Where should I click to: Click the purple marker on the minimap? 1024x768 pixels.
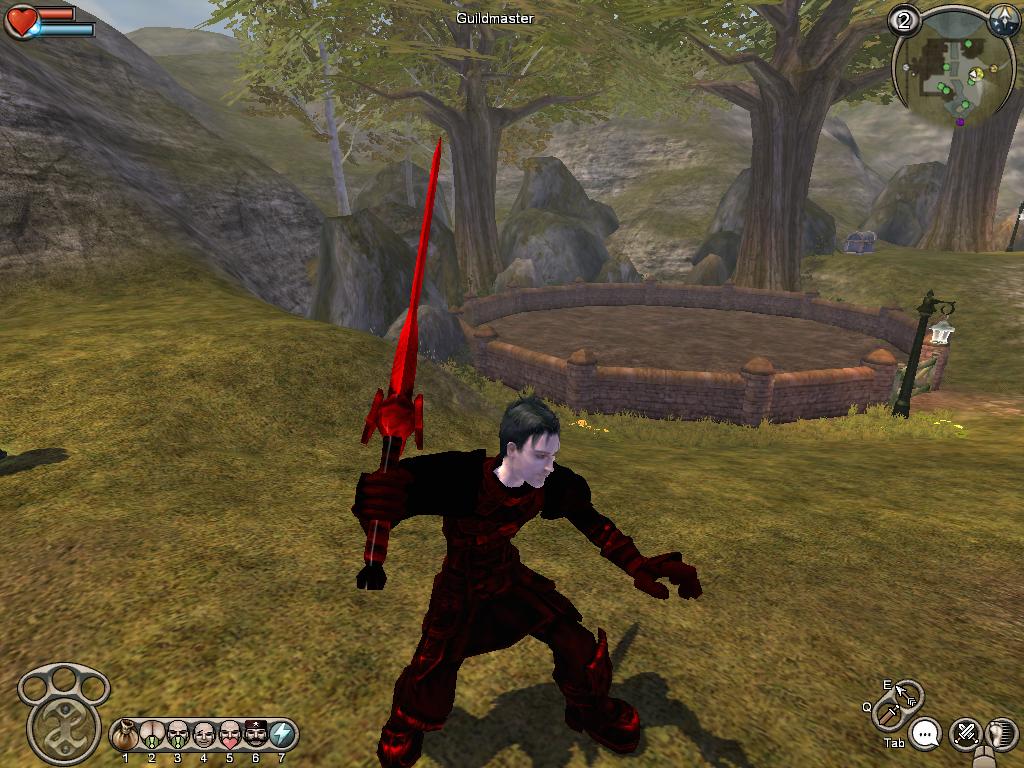point(961,122)
